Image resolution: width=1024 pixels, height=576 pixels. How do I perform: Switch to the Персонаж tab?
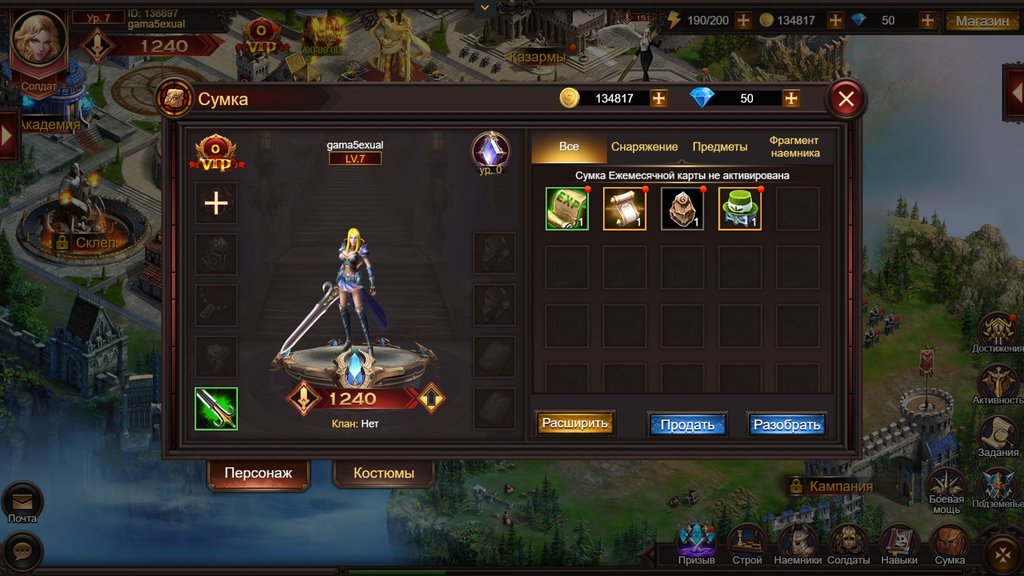click(258, 473)
